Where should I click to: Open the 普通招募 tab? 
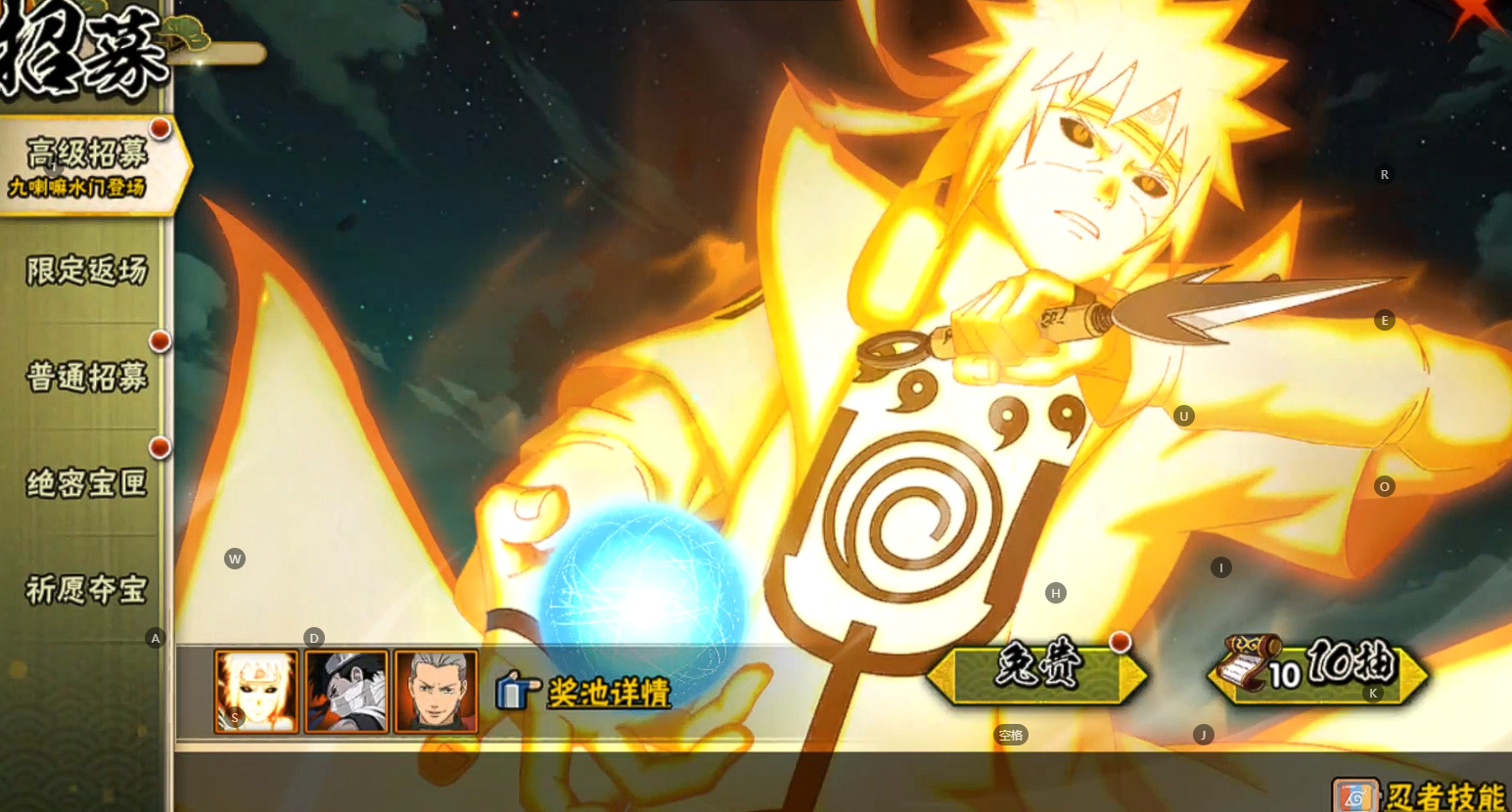click(x=86, y=377)
